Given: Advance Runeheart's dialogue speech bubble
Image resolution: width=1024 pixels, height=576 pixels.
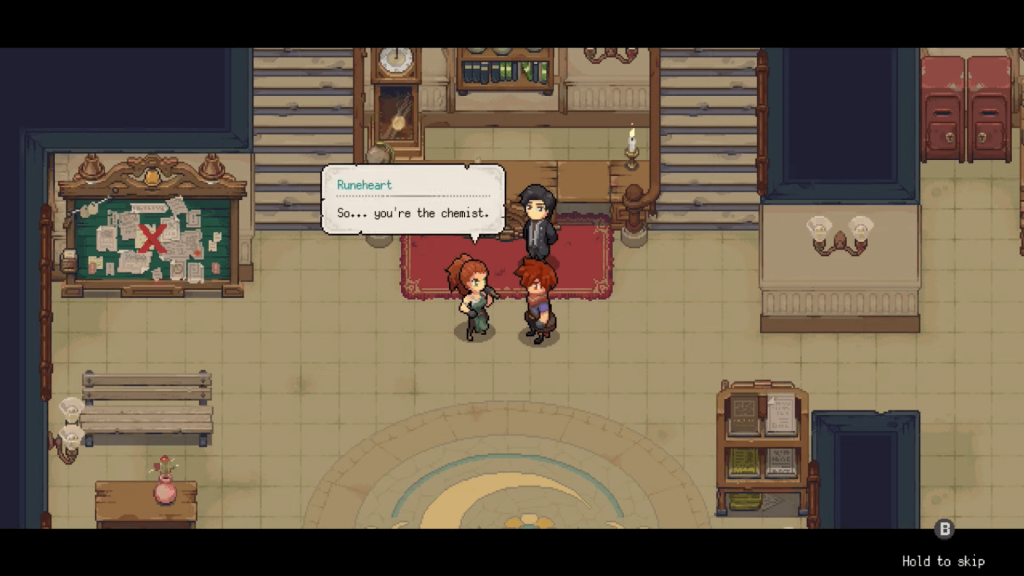Looking at the screenshot, I should tap(412, 200).
